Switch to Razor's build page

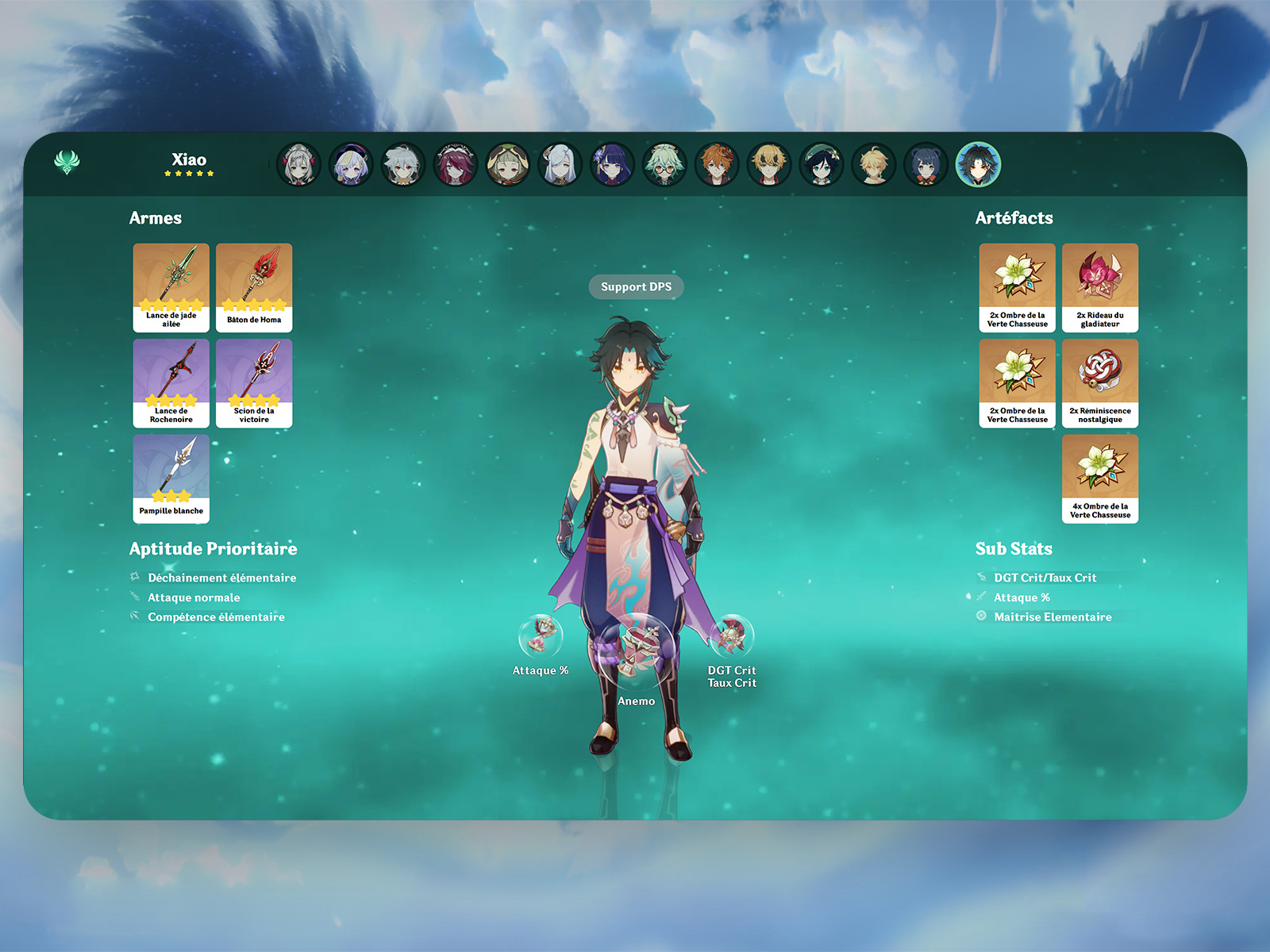(403, 165)
